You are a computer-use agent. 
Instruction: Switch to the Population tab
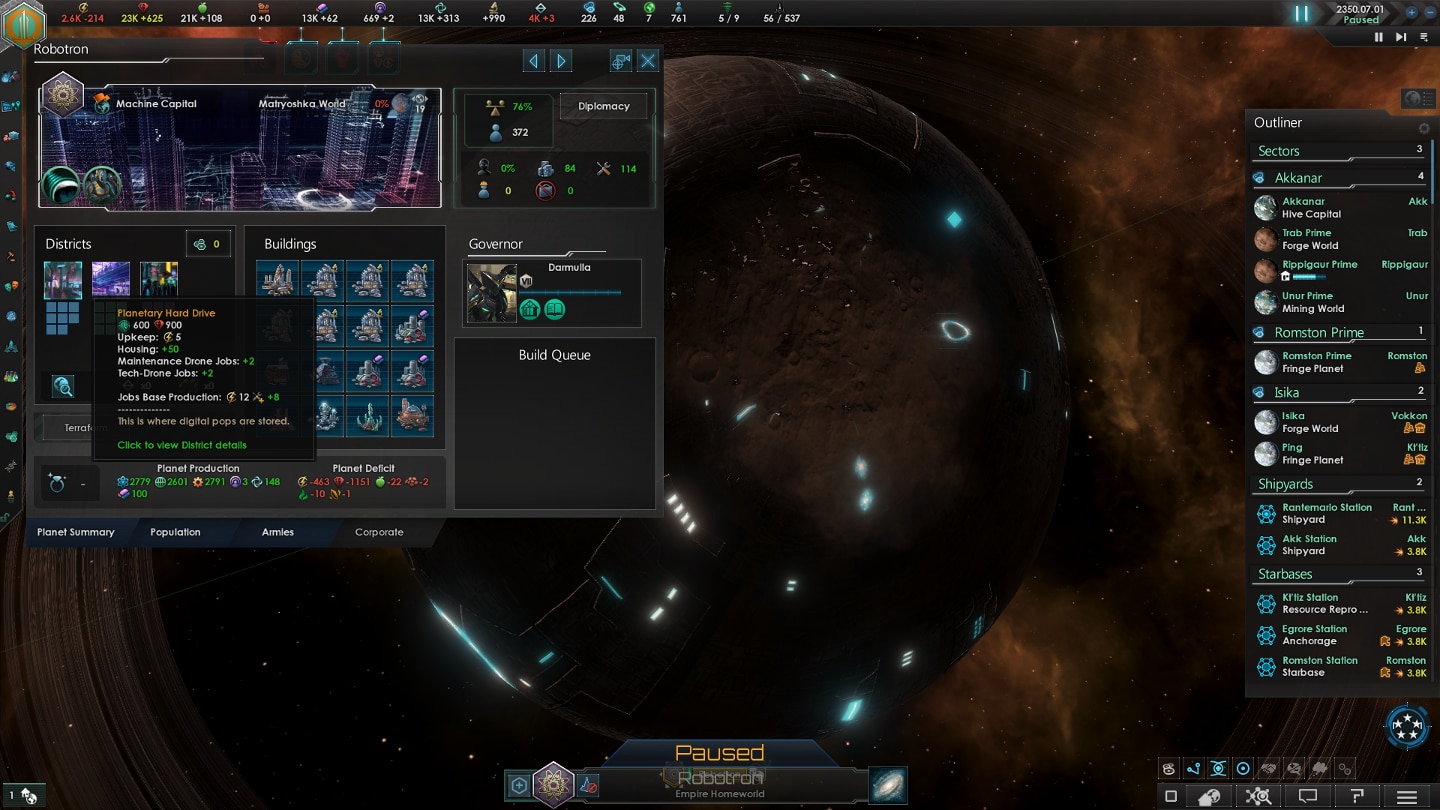[175, 532]
